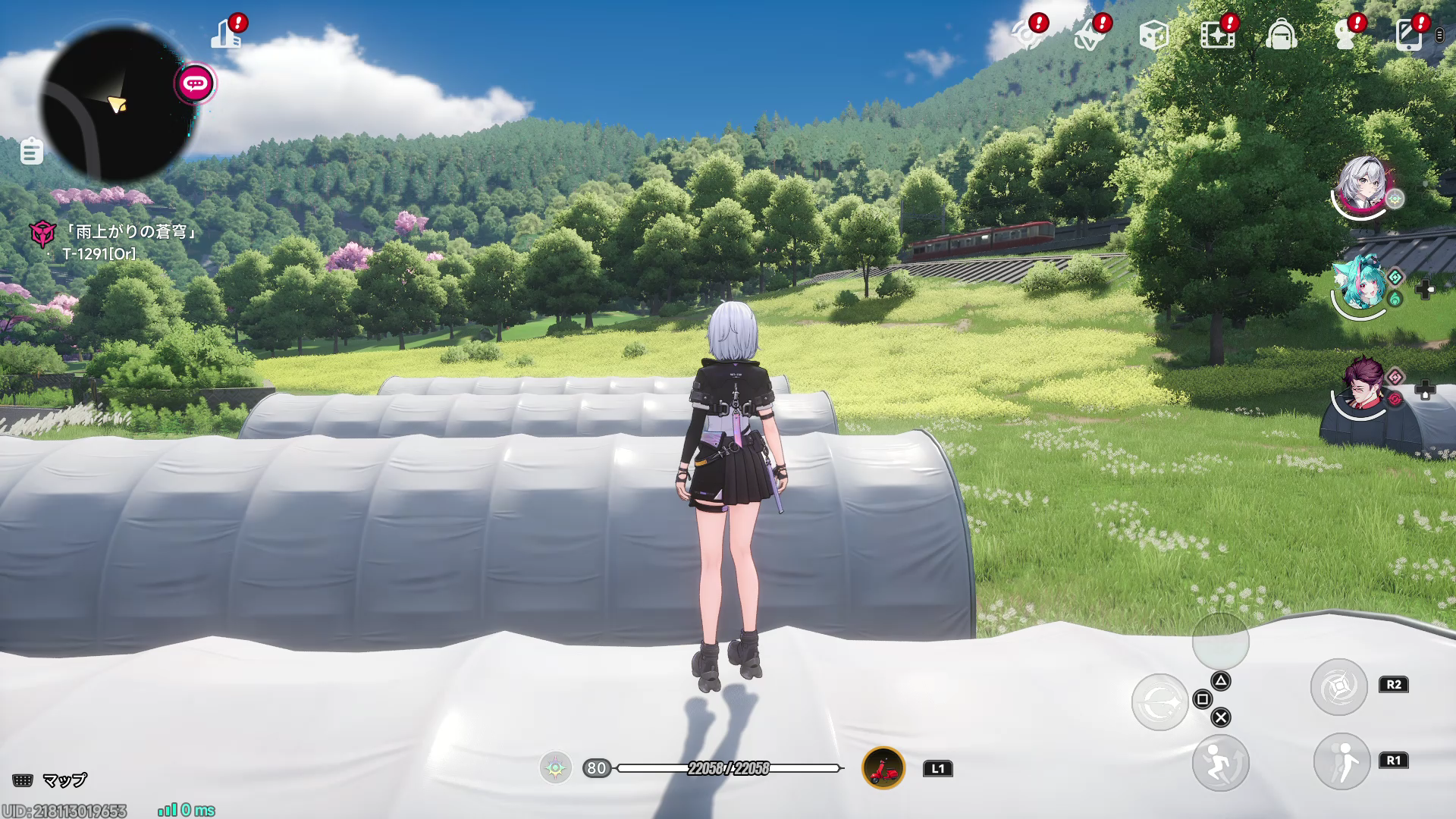Open the target compass icon in top bar
The image size is (1456, 819).
[1026, 35]
